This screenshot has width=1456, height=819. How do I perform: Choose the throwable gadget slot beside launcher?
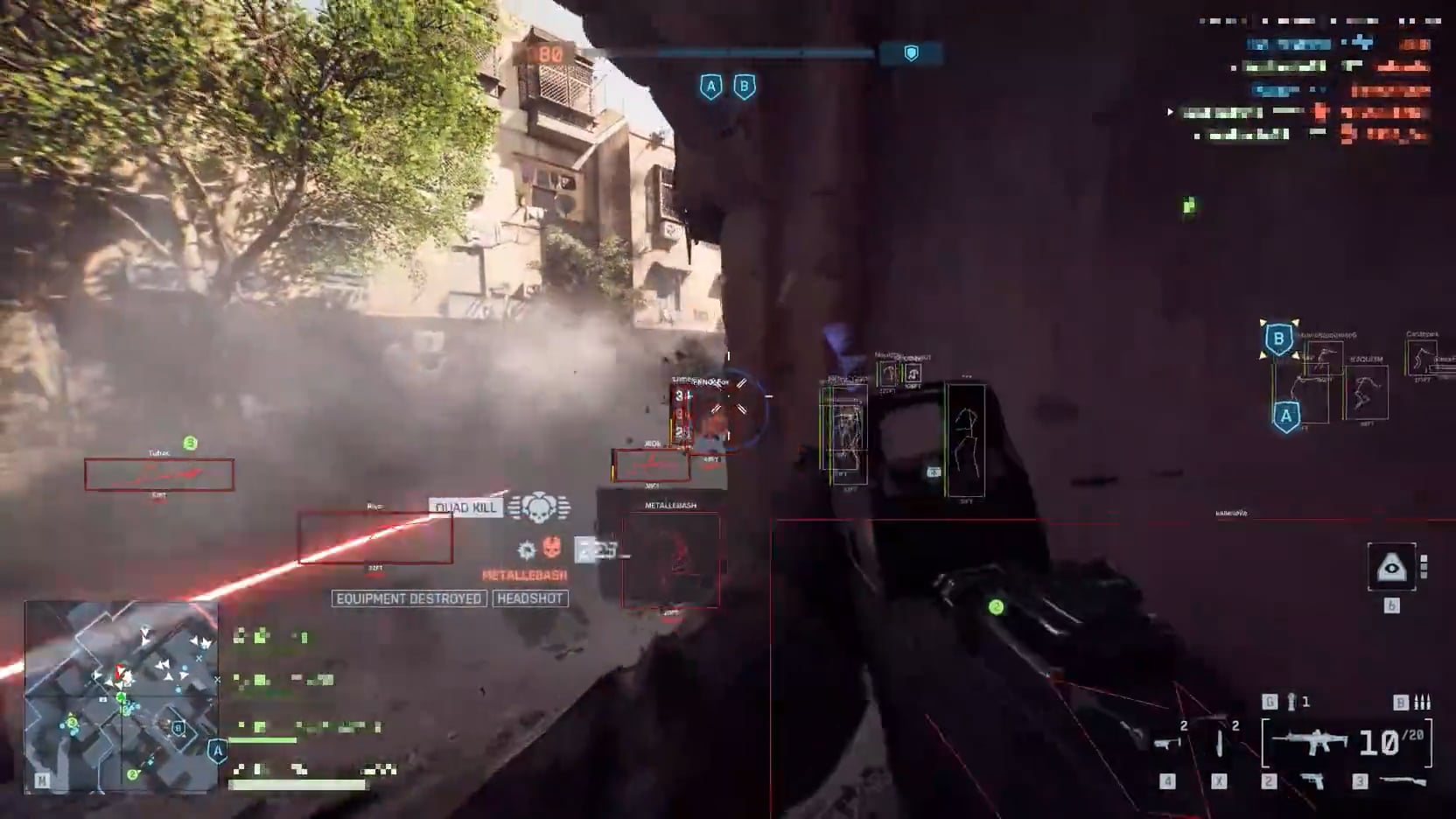point(1220,743)
